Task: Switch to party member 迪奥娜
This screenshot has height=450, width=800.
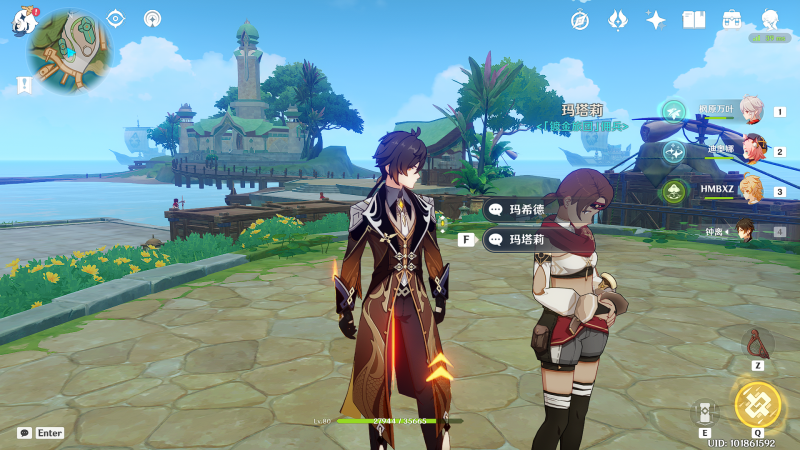Action: click(x=750, y=151)
